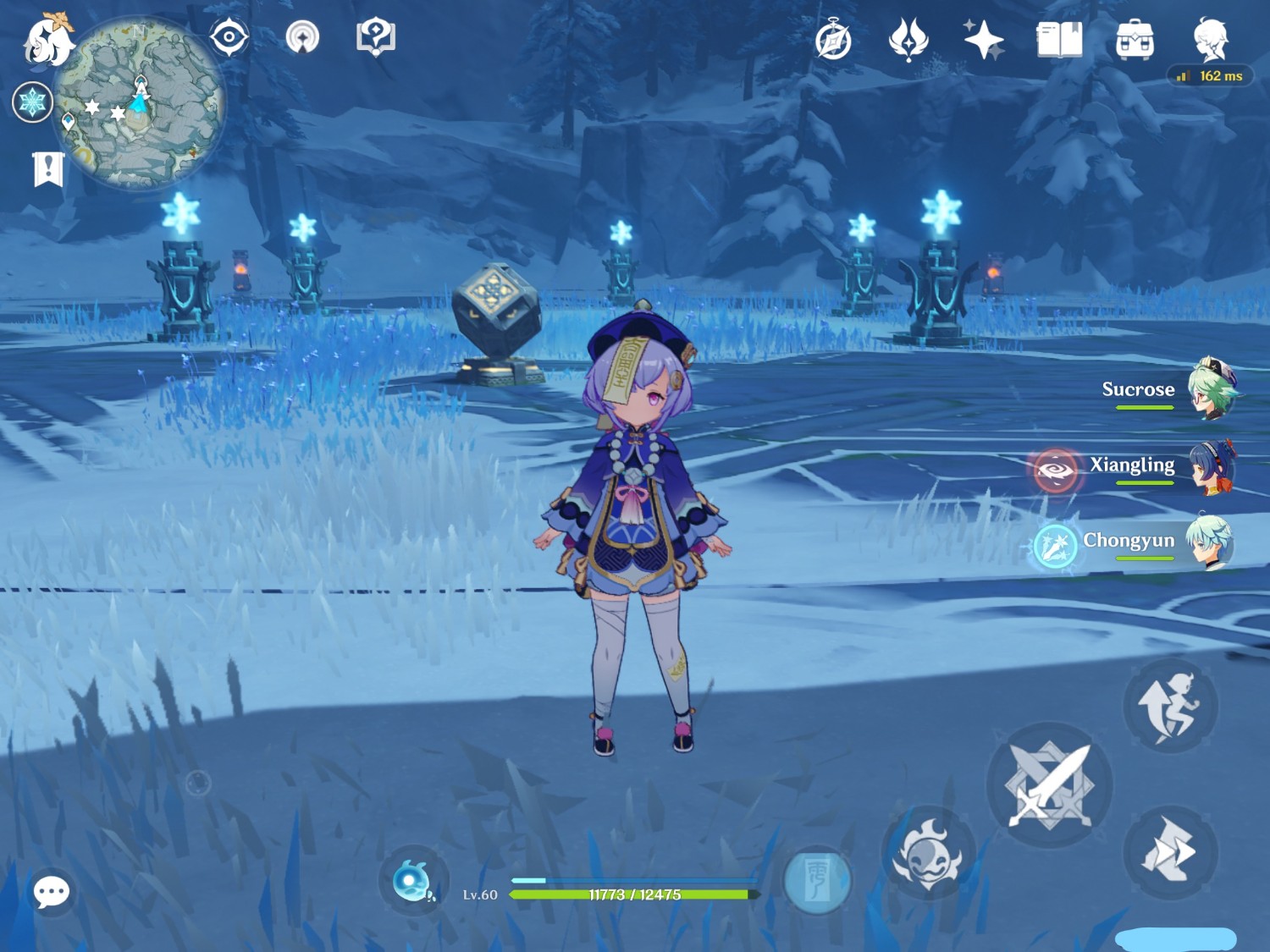Open the Events compass icon
This screenshot has width=1270, height=952.
tap(832, 41)
